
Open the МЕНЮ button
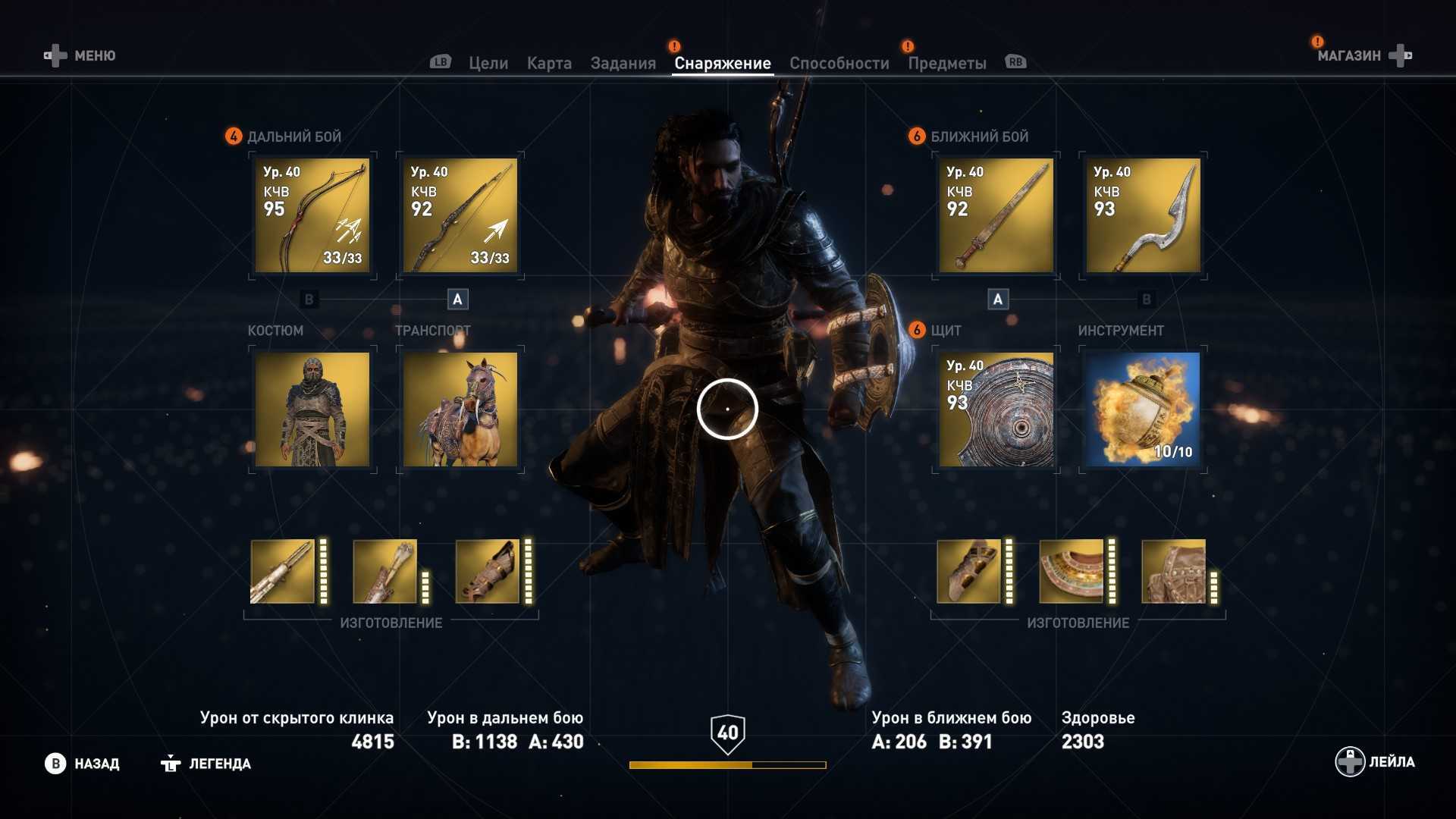(80, 55)
